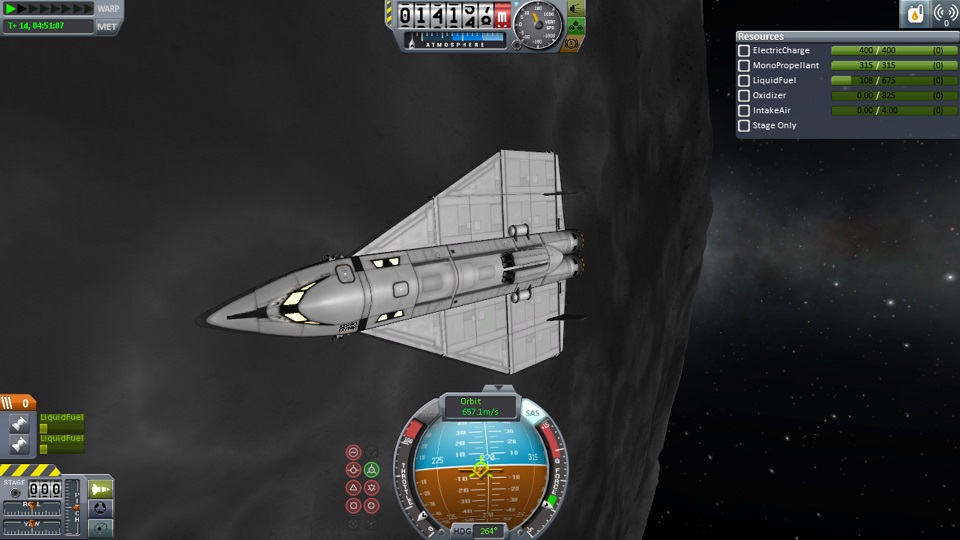Switch the clock to MET mode
The height and width of the screenshot is (540, 960).
tap(107, 26)
